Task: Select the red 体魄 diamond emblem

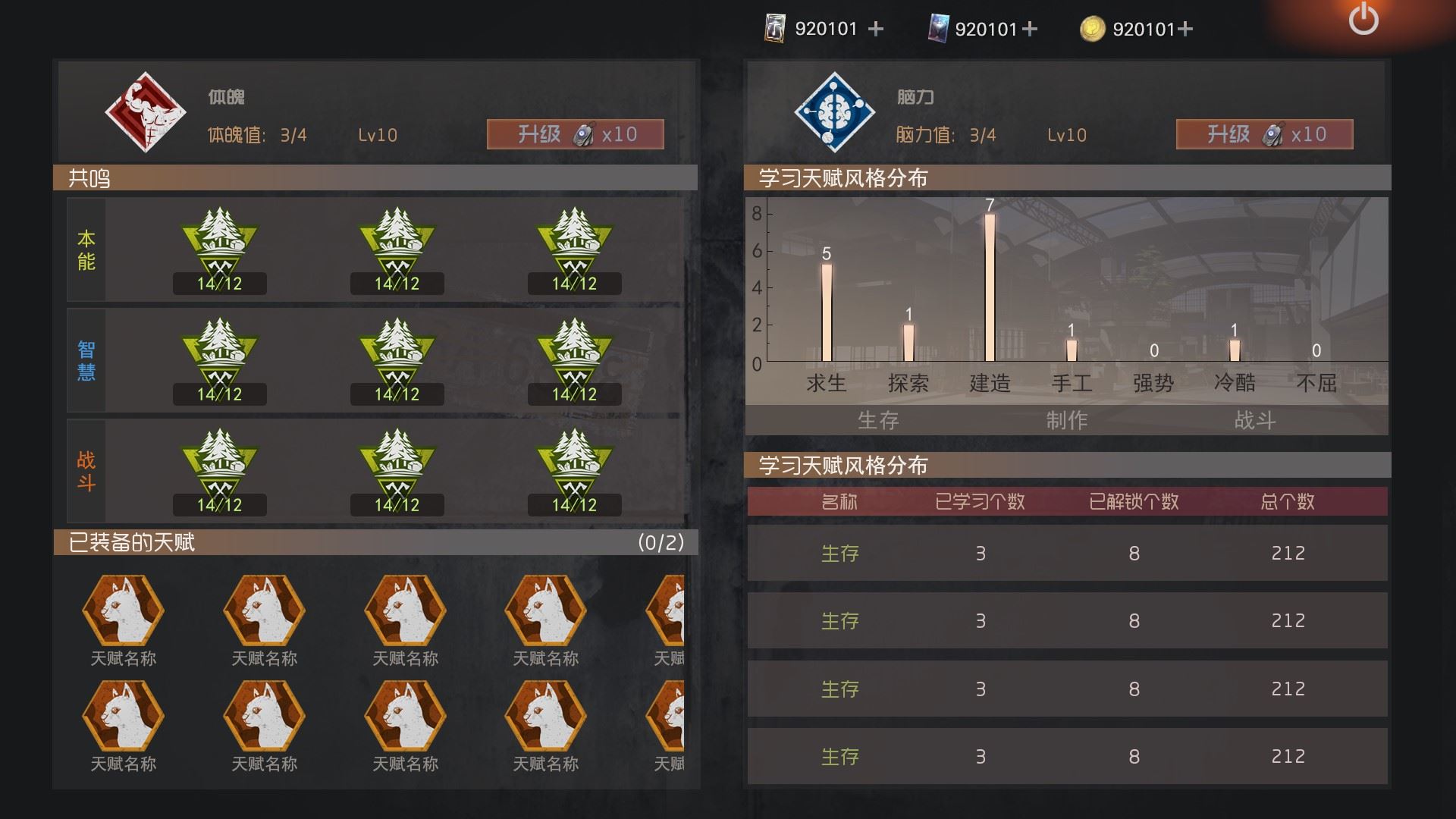Action: [x=145, y=112]
